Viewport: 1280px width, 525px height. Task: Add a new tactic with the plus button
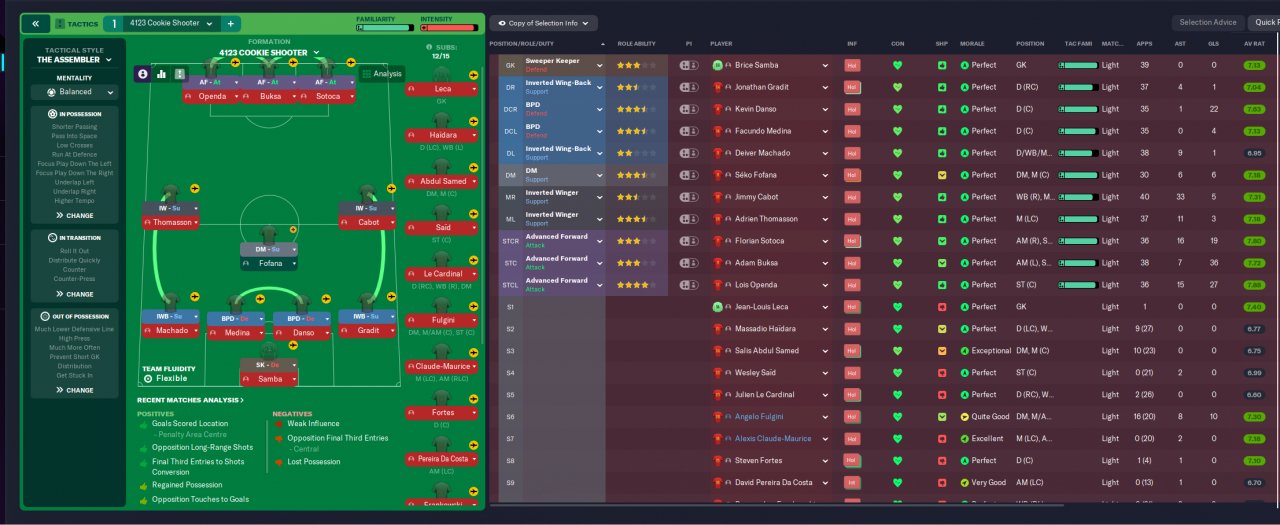(230, 23)
